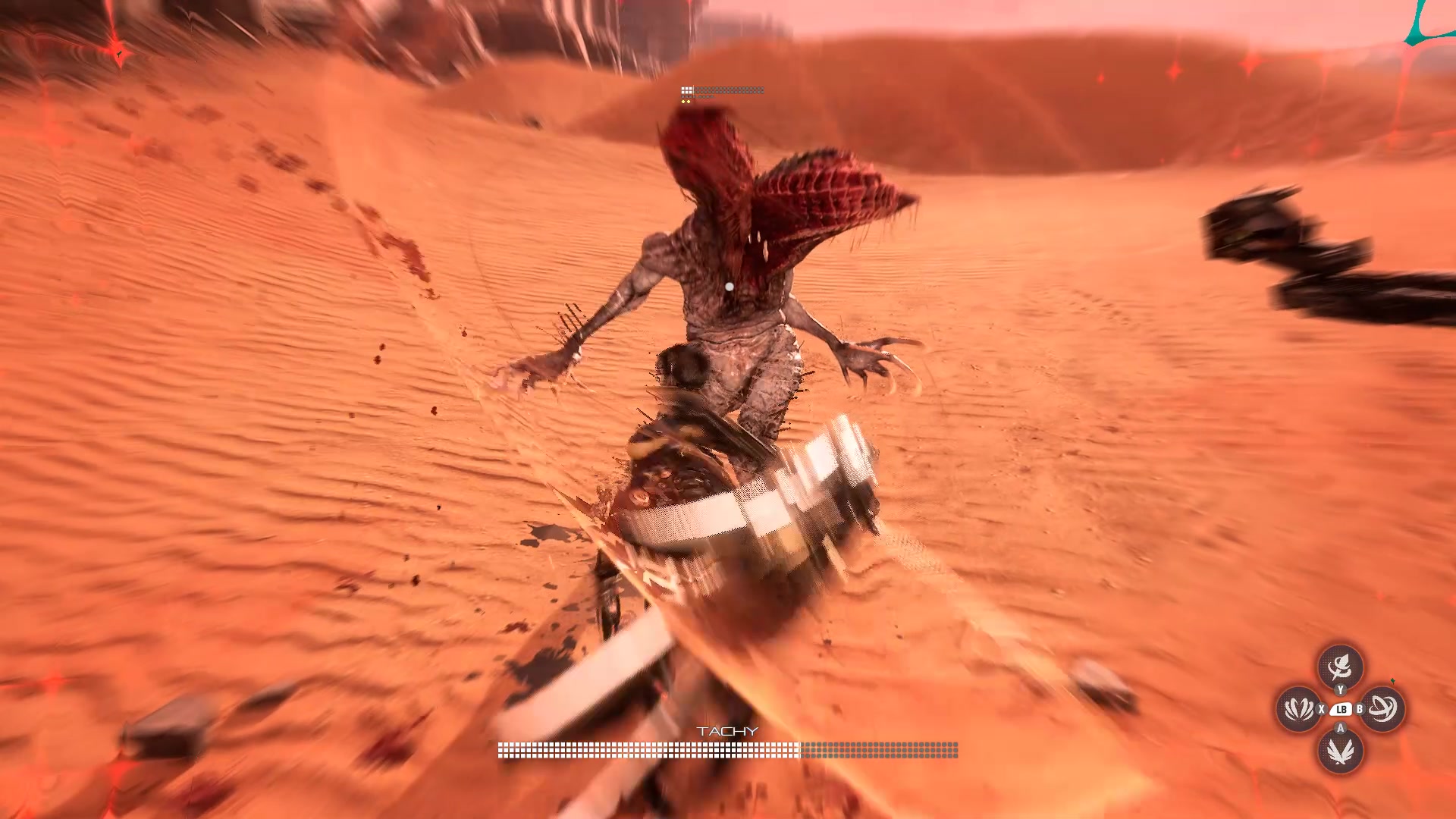The image size is (1456, 819).
Task: Select the wing-shaped ability mapped to A
Action: click(1341, 752)
